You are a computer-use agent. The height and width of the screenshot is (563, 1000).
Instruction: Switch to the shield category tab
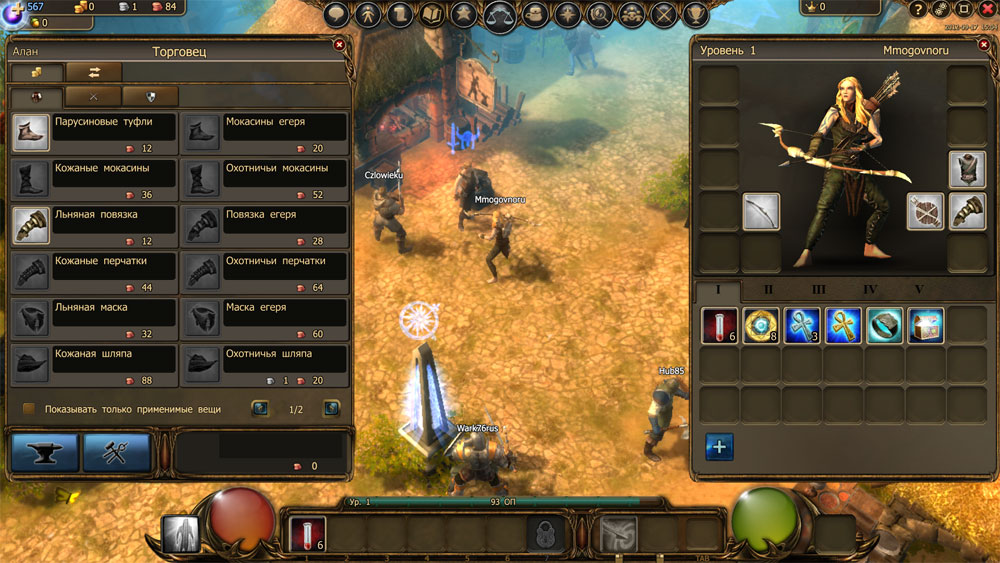click(150, 96)
